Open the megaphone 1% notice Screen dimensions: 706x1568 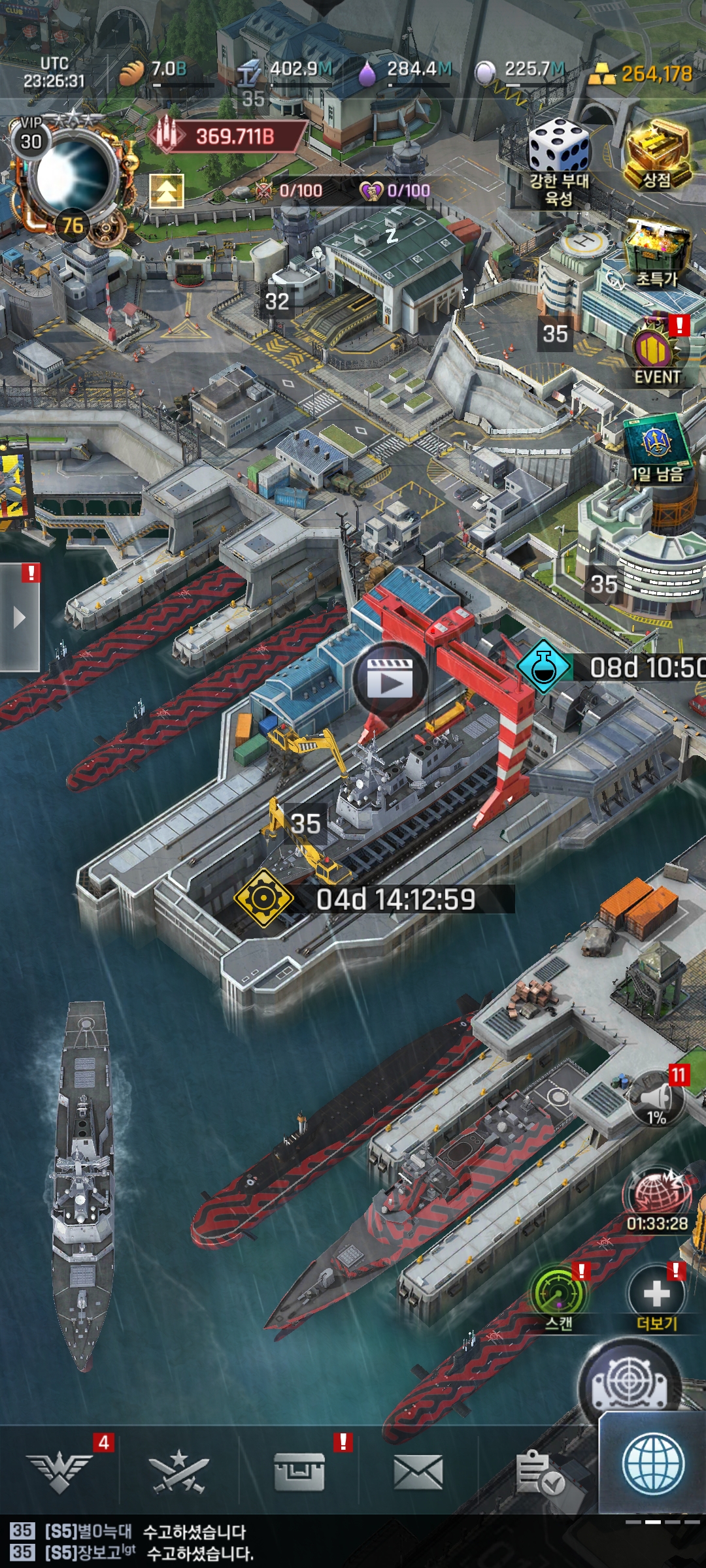pos(657,1099)
